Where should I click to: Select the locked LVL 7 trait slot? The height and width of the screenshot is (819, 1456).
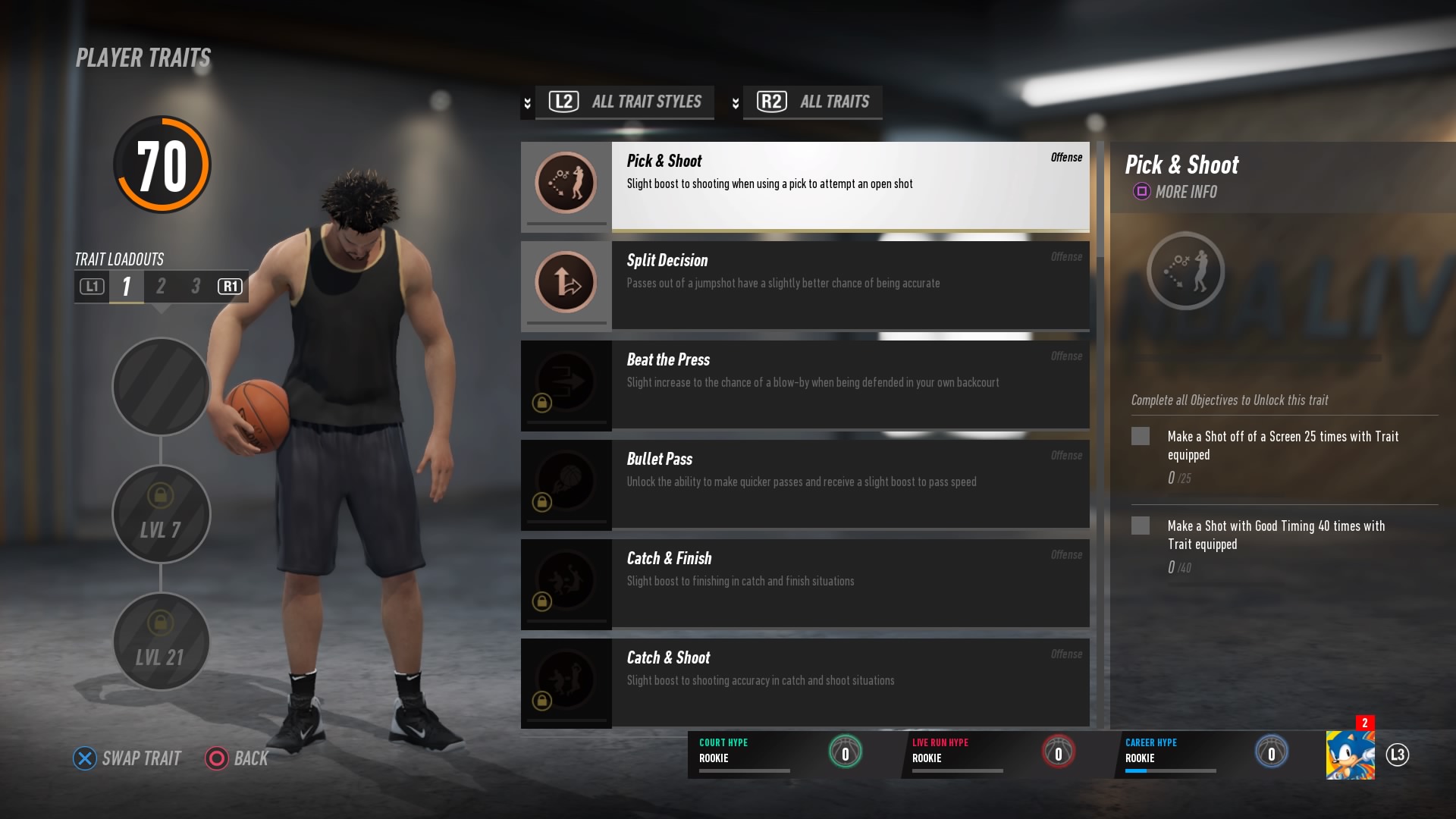click(160, 514)
